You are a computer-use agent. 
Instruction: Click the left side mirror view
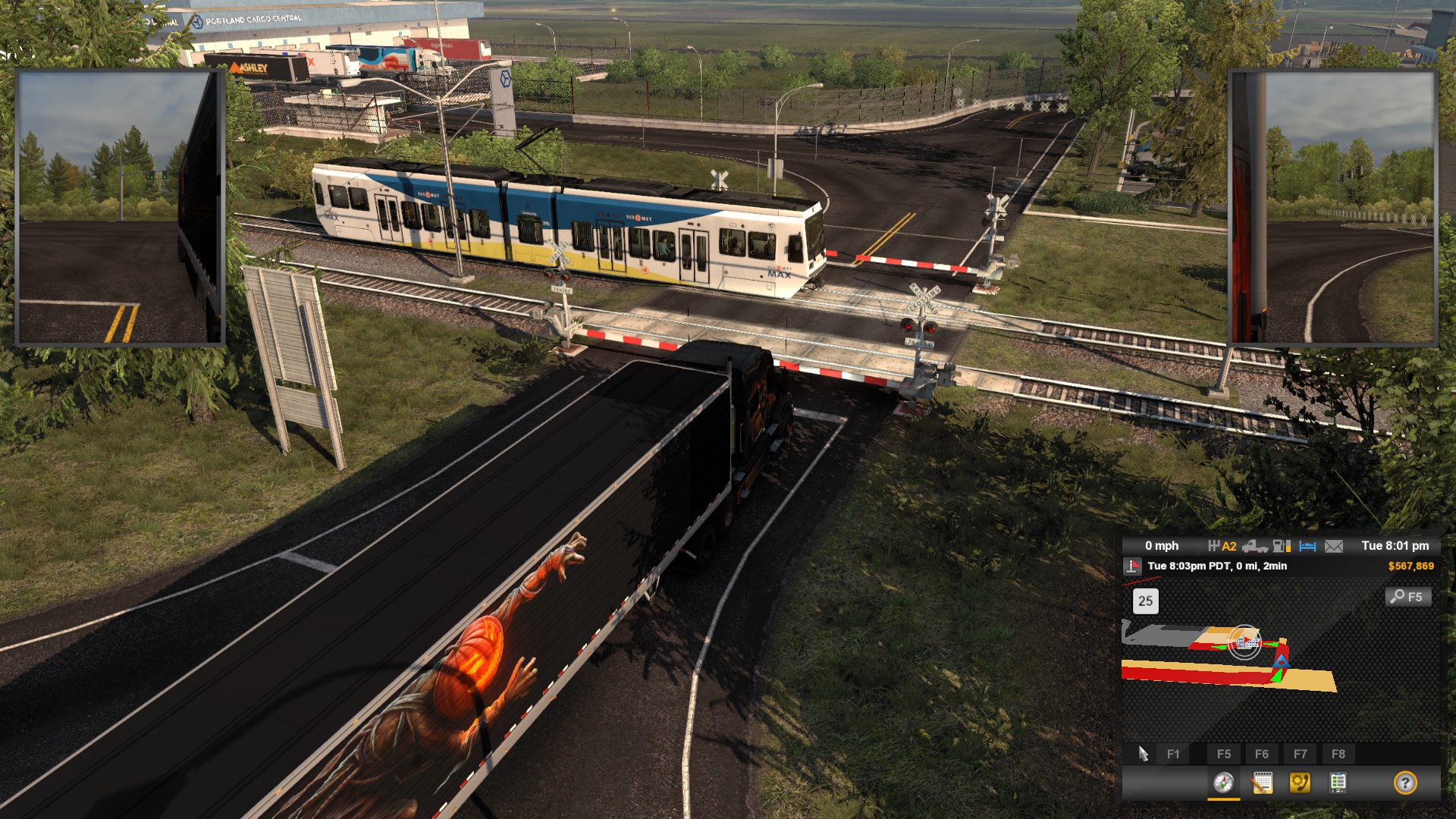tap(119, 208)
